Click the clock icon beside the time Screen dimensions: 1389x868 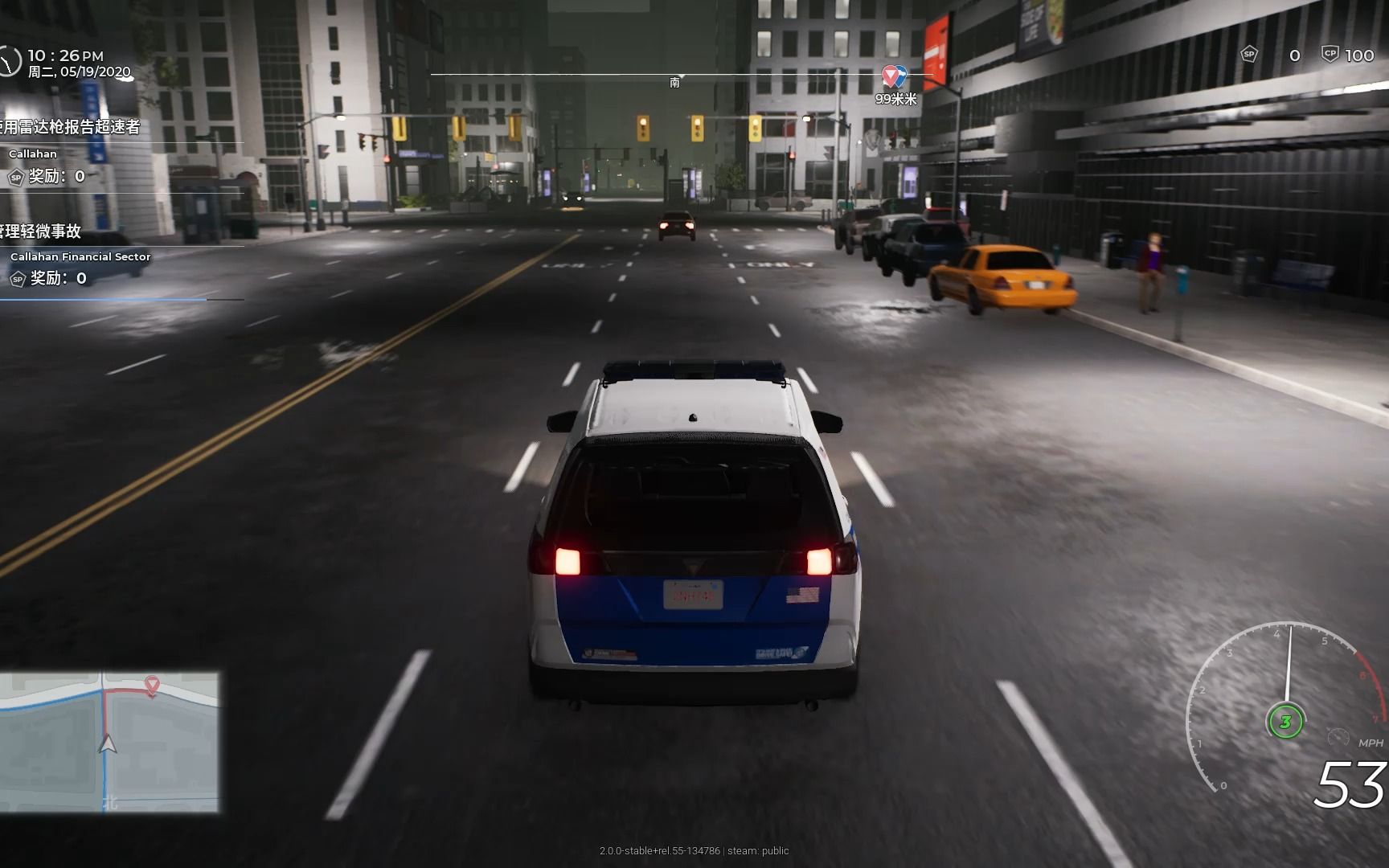[9, 62]
